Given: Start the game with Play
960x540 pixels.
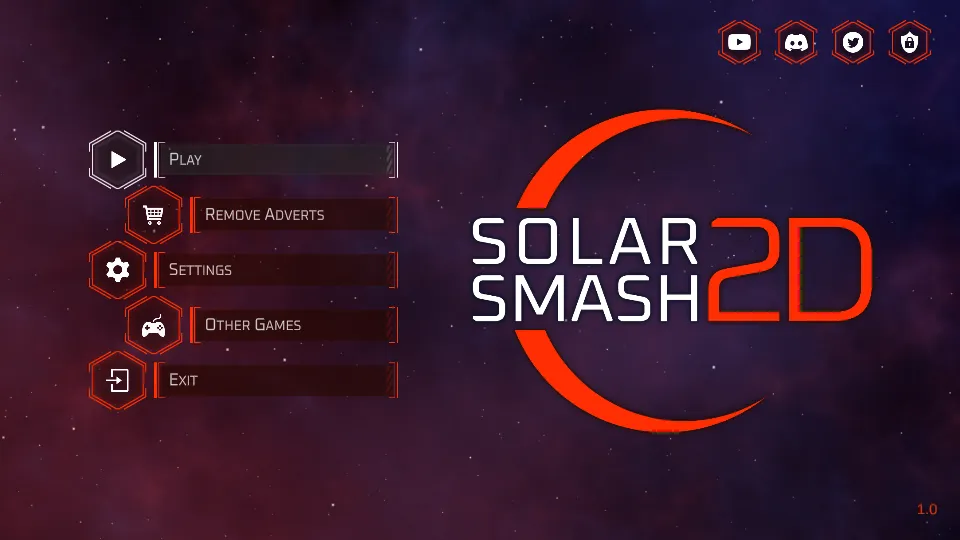Looking at the screenshot, I should pos(275,159).
